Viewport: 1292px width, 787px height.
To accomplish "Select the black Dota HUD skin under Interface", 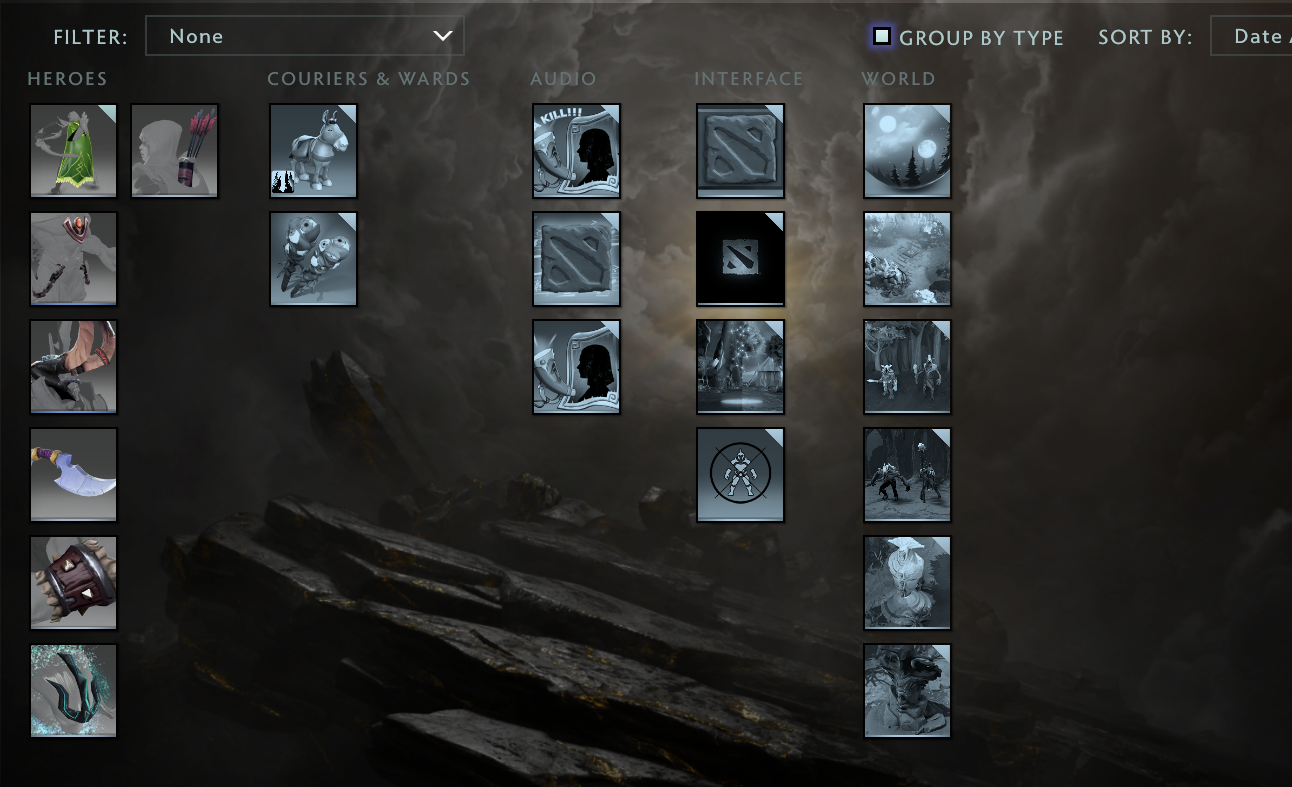I will point(740,258).
